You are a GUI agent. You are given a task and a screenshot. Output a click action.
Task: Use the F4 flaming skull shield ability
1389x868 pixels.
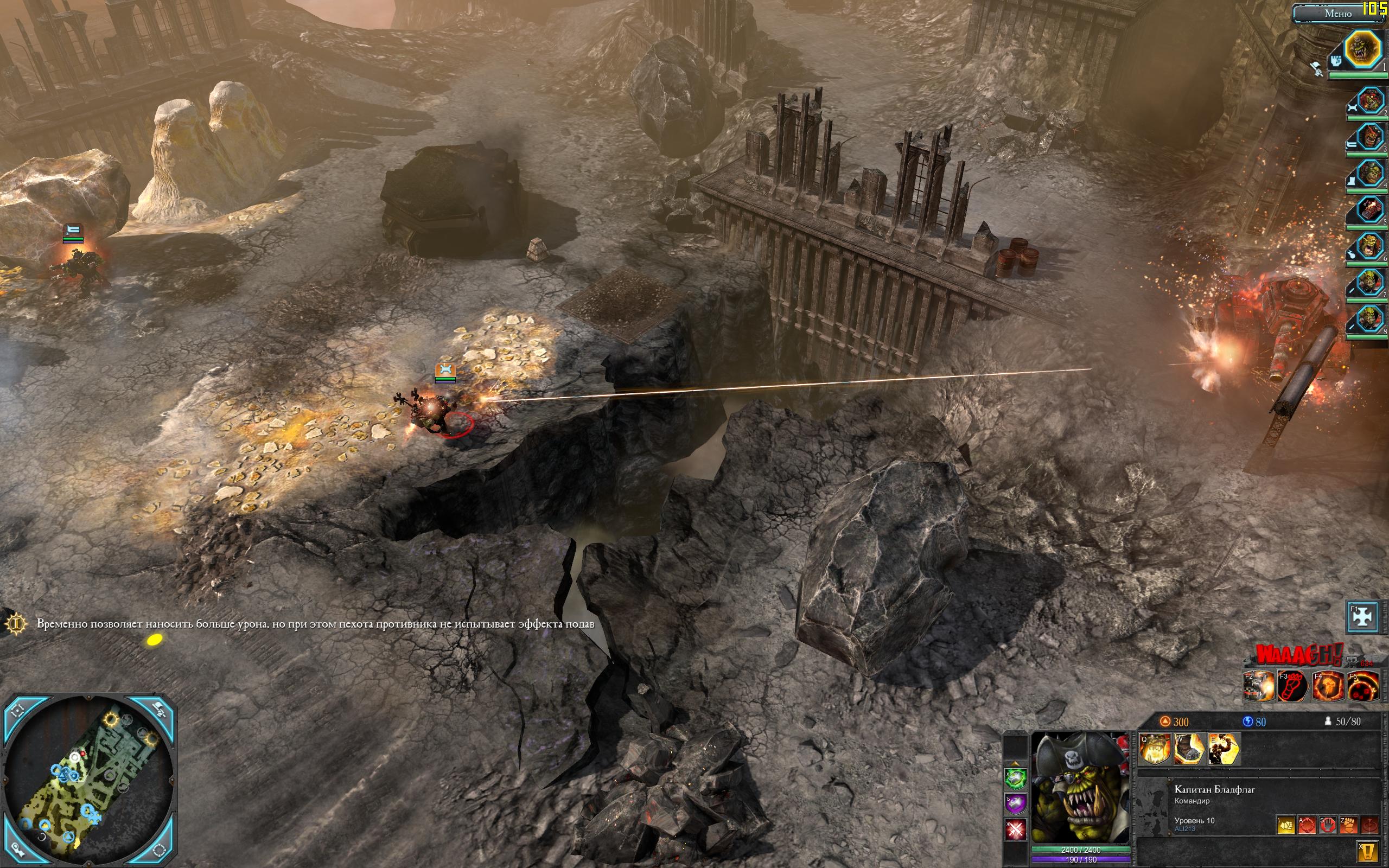pyautogui.click(x=1328, y=686)
